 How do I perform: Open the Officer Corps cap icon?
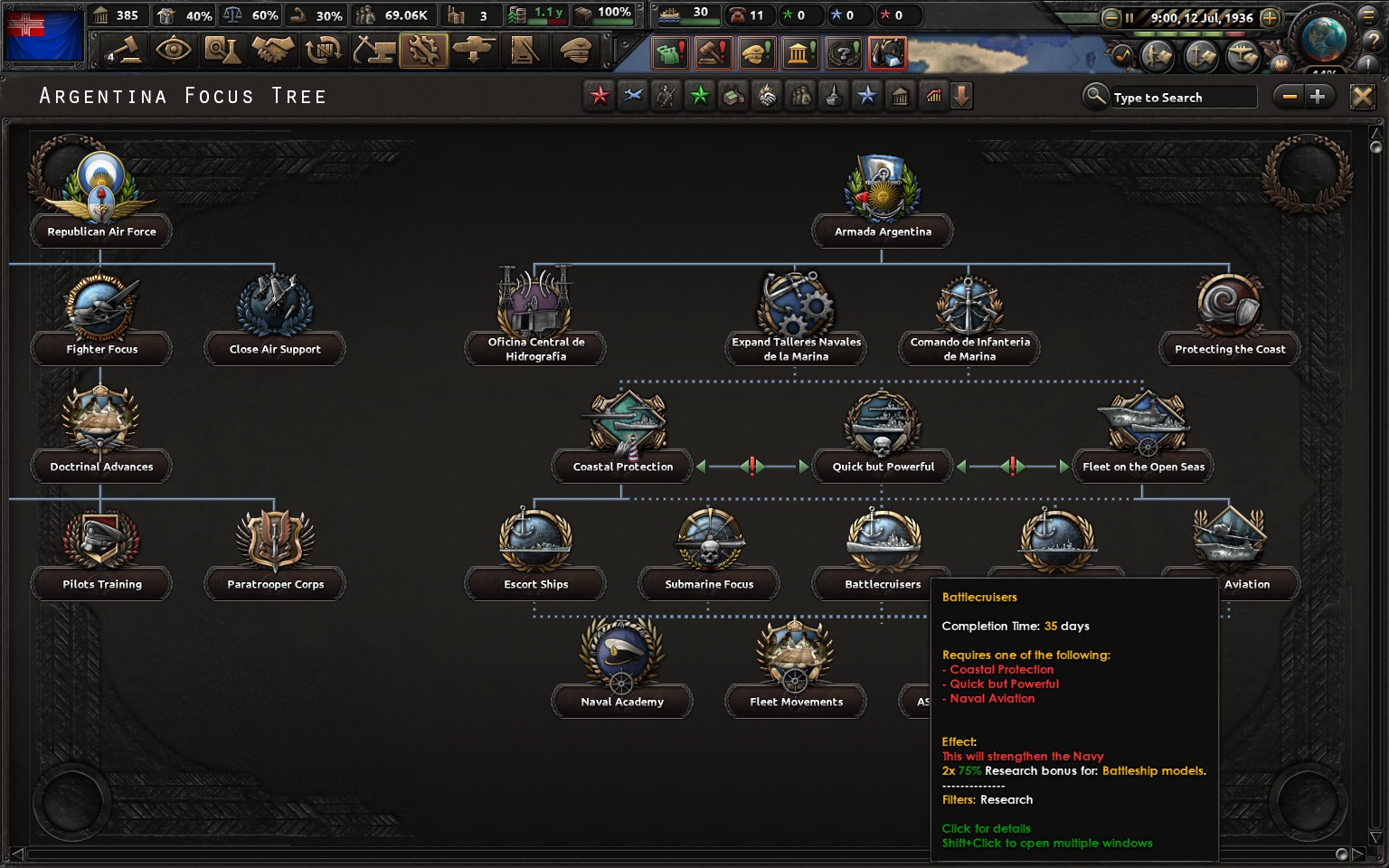(x=576, y=52)
